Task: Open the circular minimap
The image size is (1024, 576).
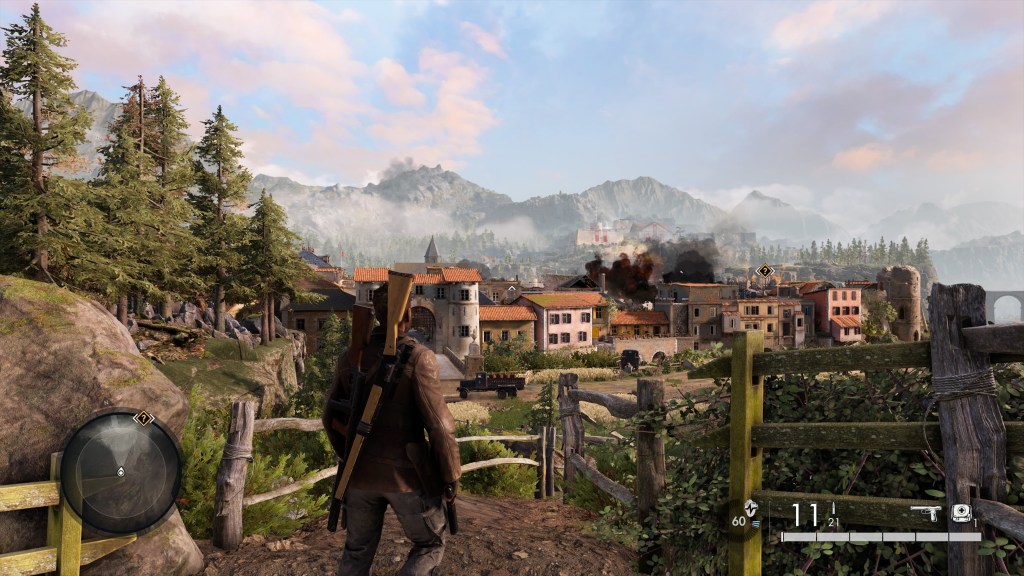Action: pos(121,470)
